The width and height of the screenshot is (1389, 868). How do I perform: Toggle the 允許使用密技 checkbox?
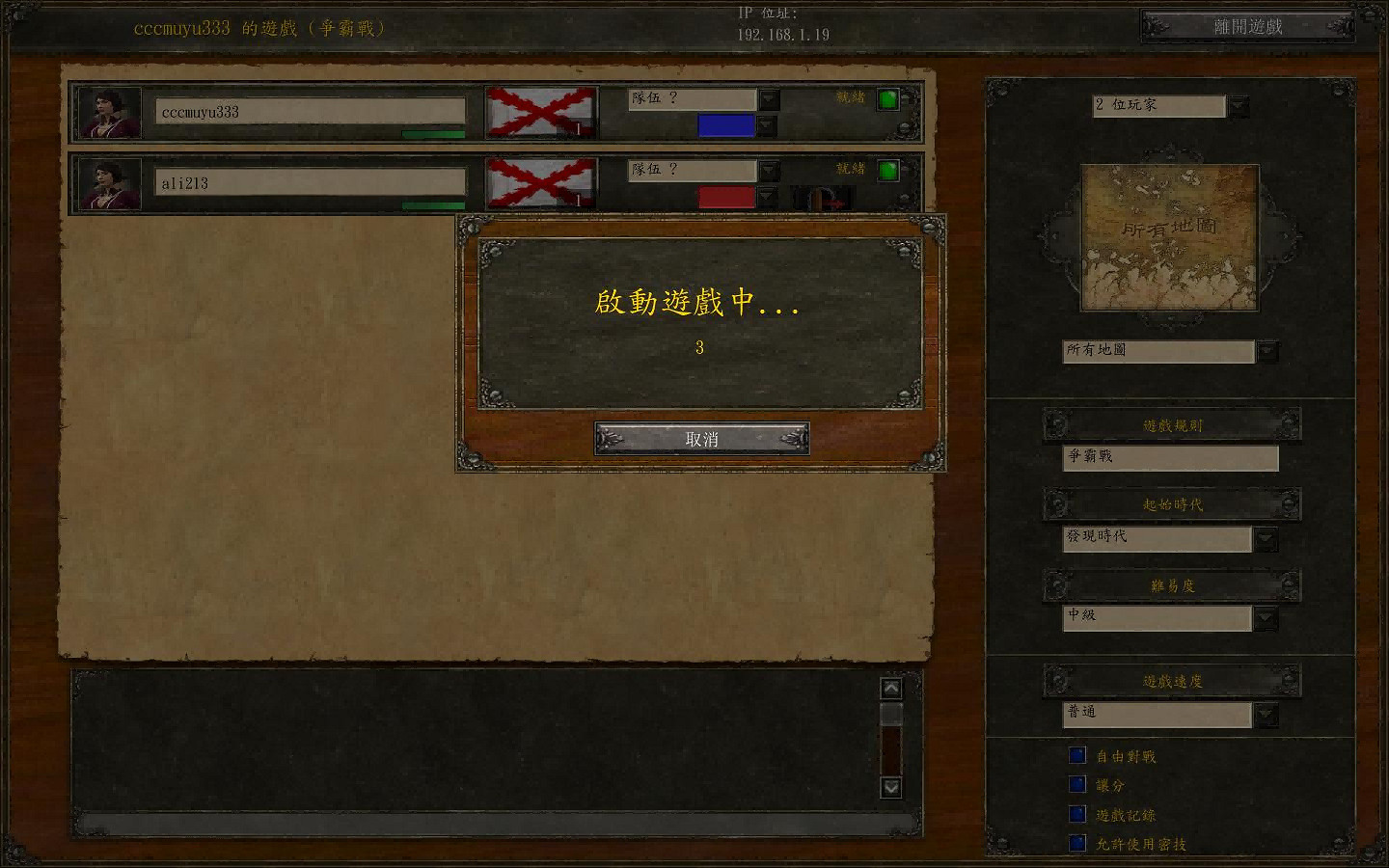pyautogui.click(x=1076, y=842)
